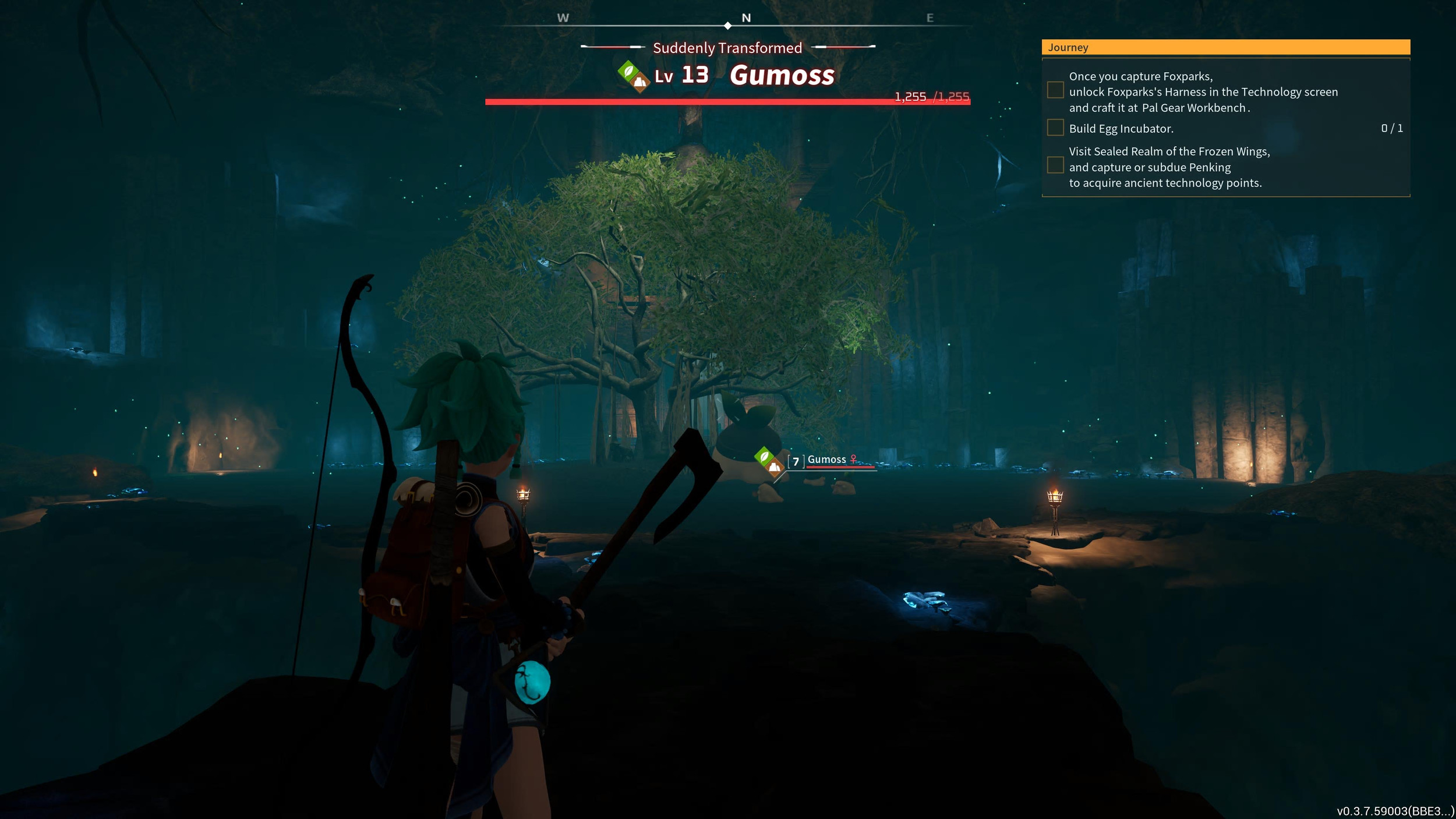Click the E marker on the compass
1456x819 pixels.
coord(931,17)
